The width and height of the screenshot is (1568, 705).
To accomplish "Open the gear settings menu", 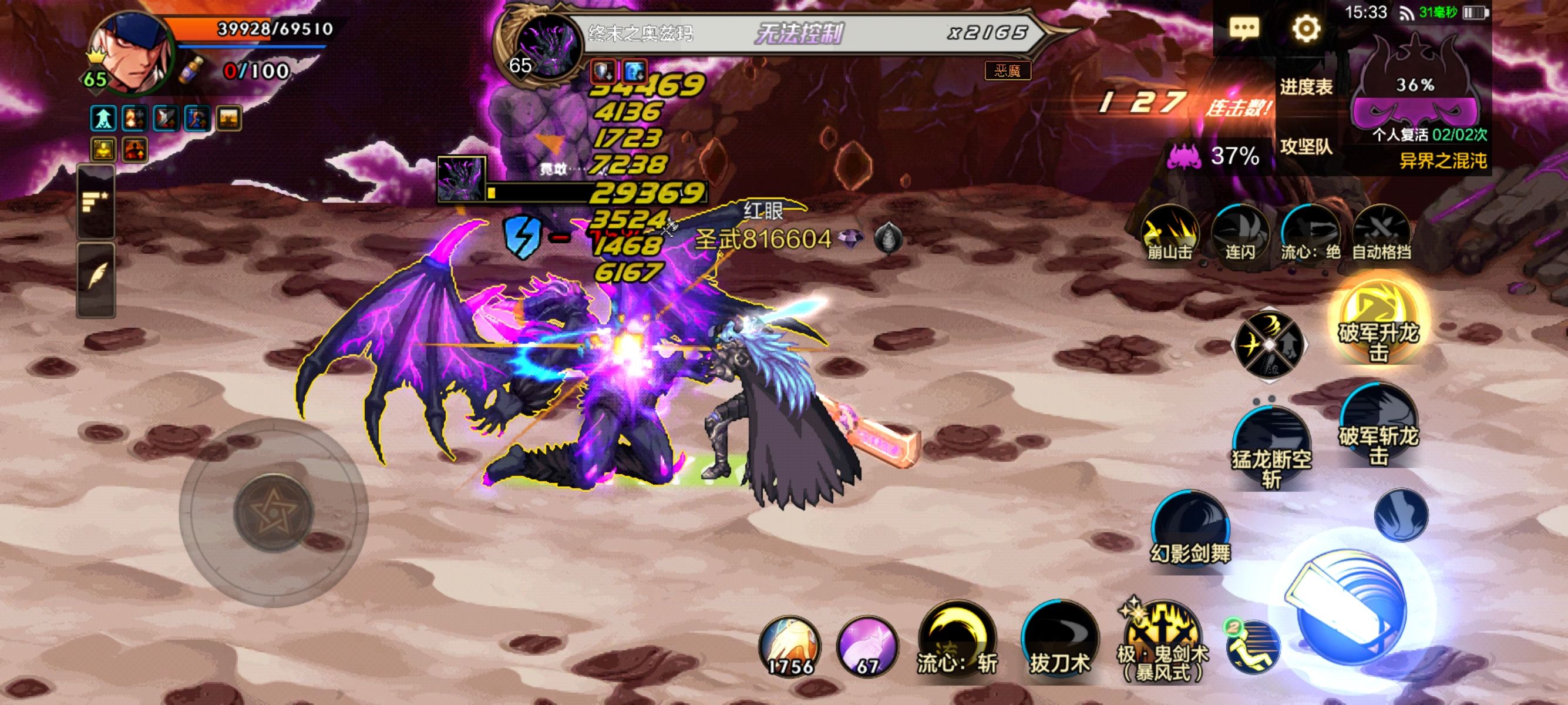I will pos(1305,28).
